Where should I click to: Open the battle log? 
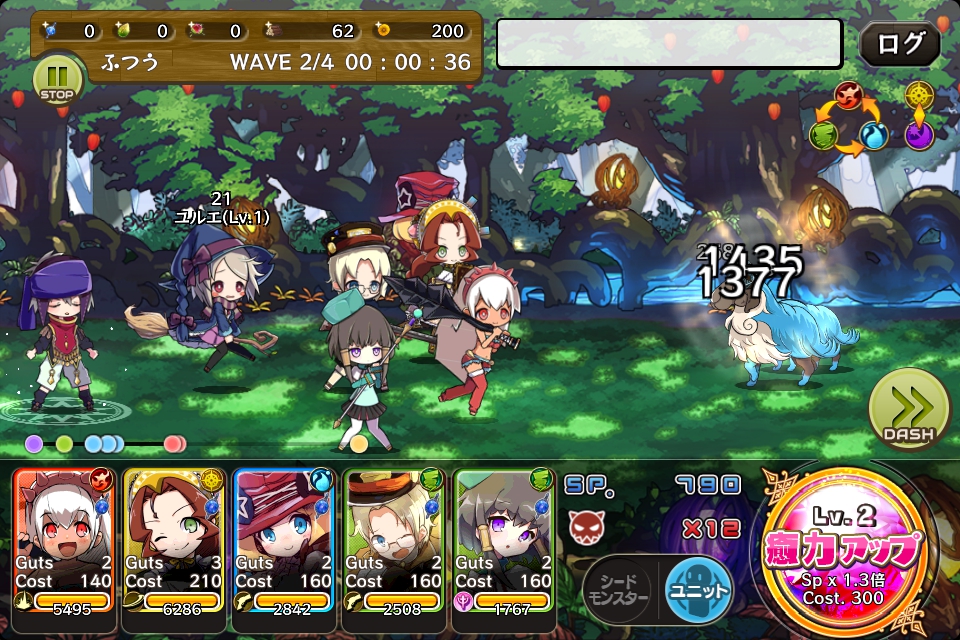point(899,44)
